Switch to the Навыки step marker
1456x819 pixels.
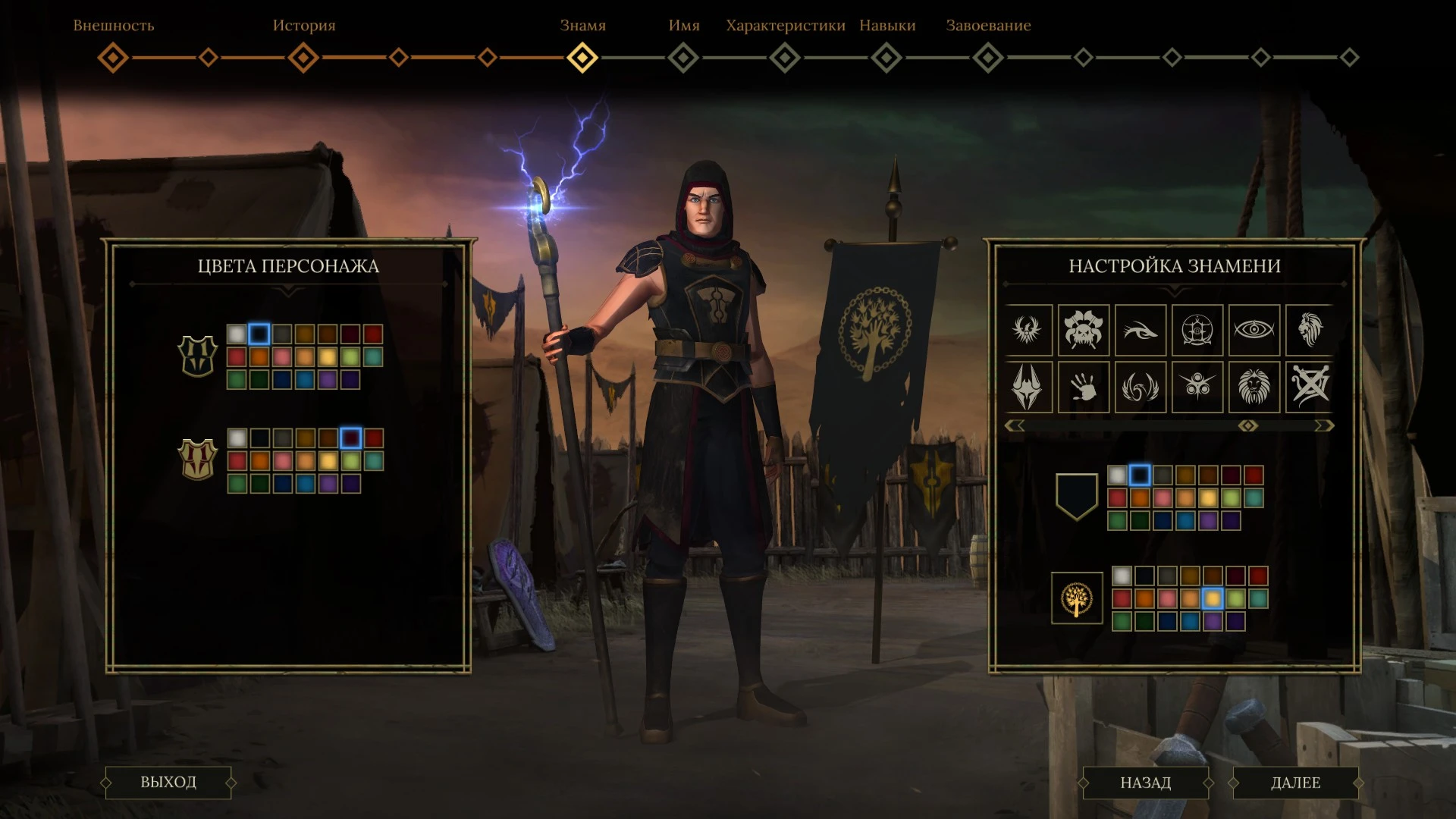click(886, 58)
